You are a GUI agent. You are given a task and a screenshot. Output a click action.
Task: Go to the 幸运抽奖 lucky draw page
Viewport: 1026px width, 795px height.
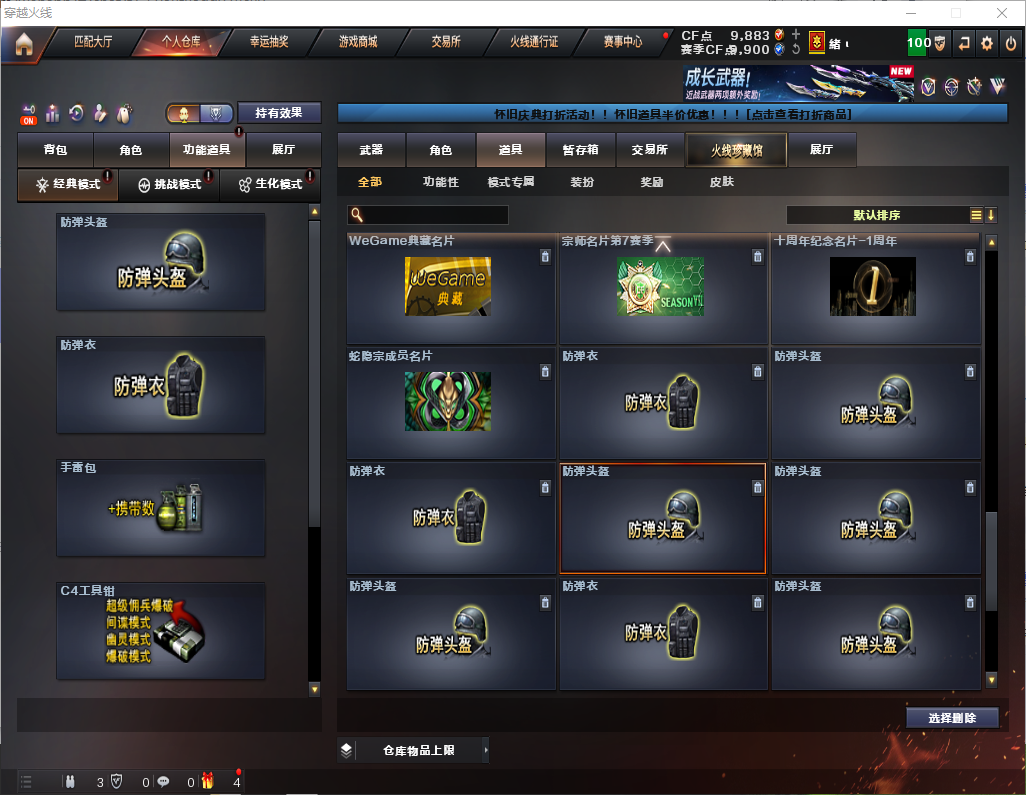point(268,42)
